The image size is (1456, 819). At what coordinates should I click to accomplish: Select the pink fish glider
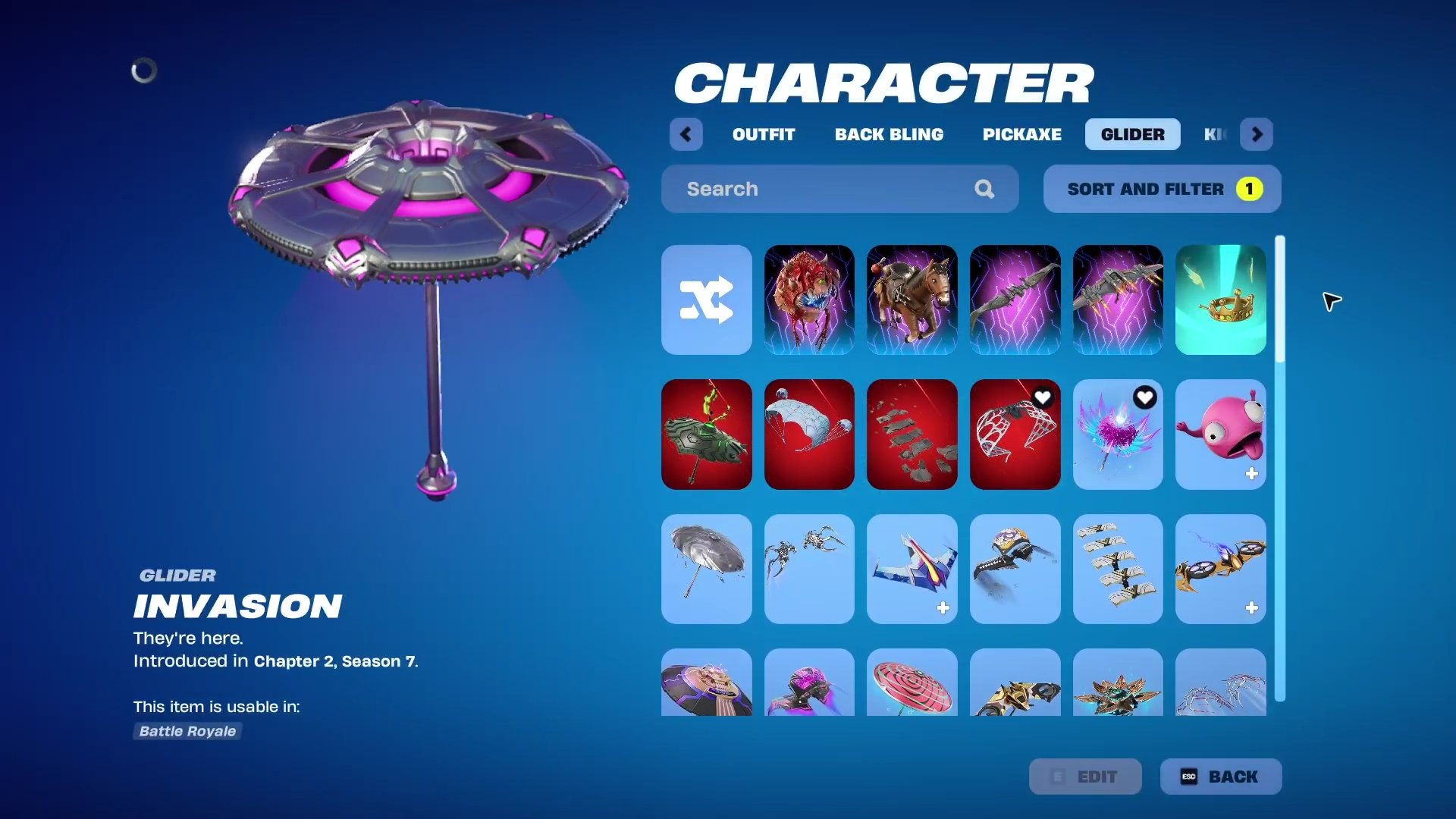tap(1220, 434)
